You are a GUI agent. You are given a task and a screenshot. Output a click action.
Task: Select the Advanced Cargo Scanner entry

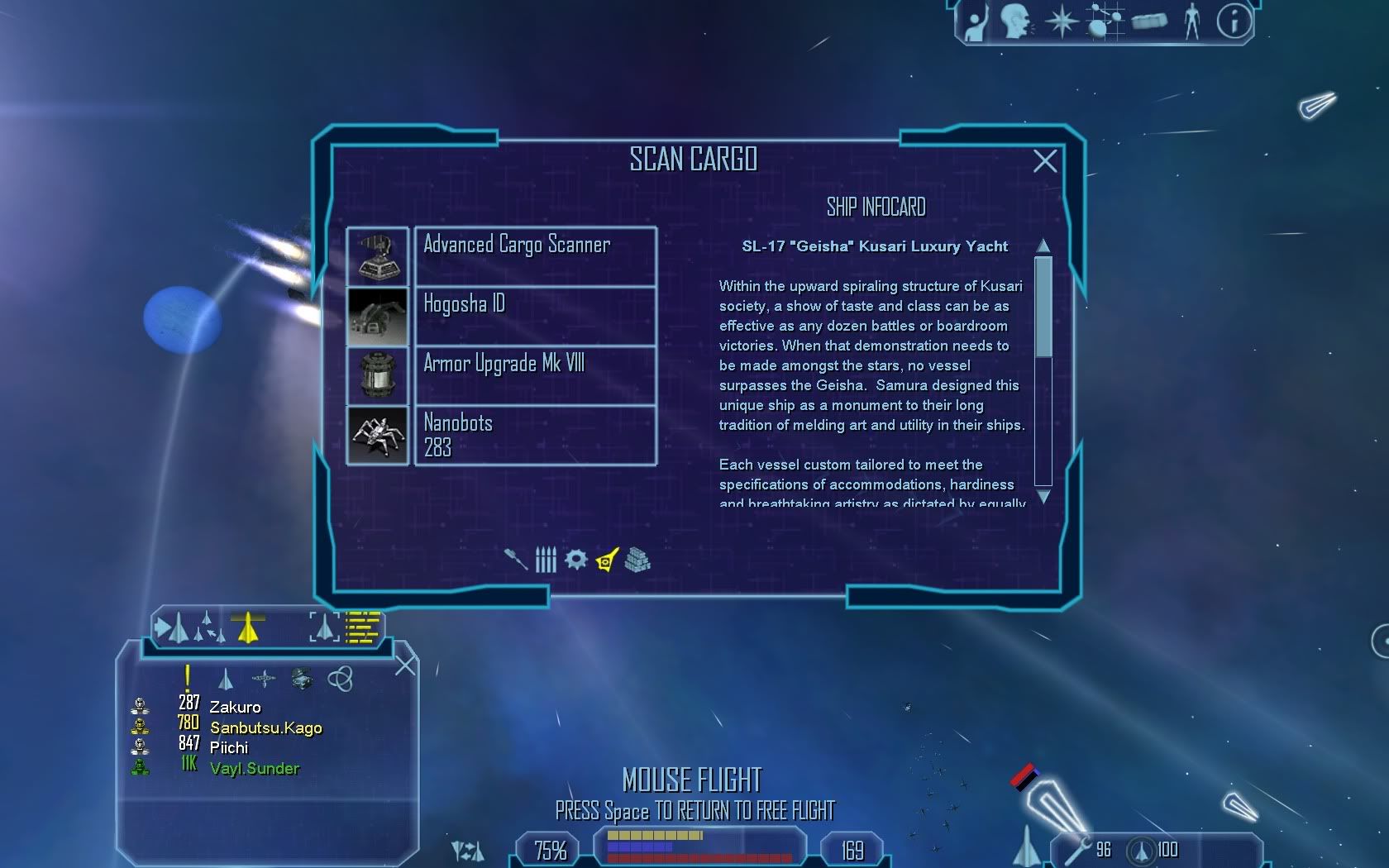[x=535, y=256]
